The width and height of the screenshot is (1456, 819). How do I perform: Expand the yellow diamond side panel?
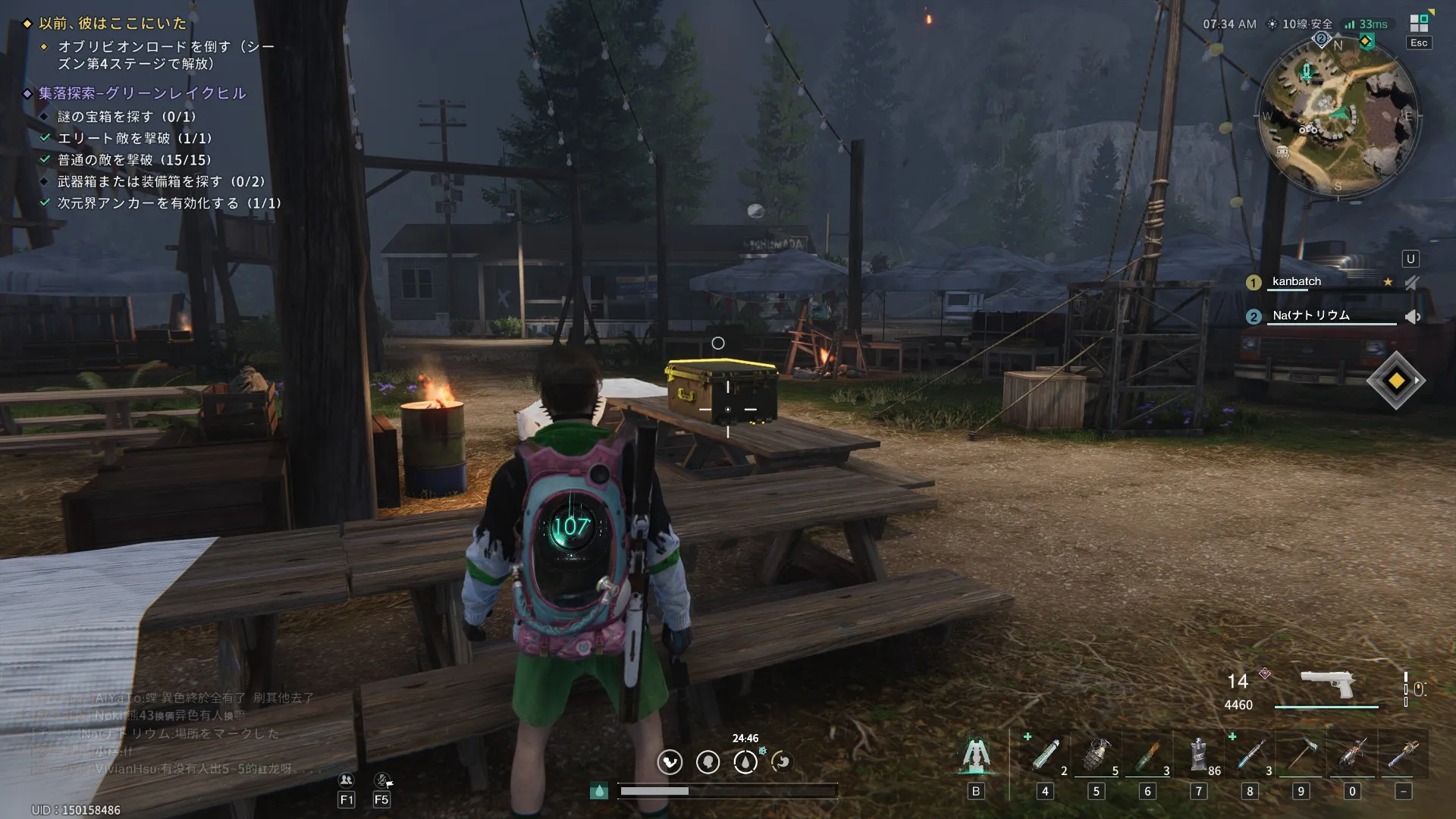tap(1396, 381)
